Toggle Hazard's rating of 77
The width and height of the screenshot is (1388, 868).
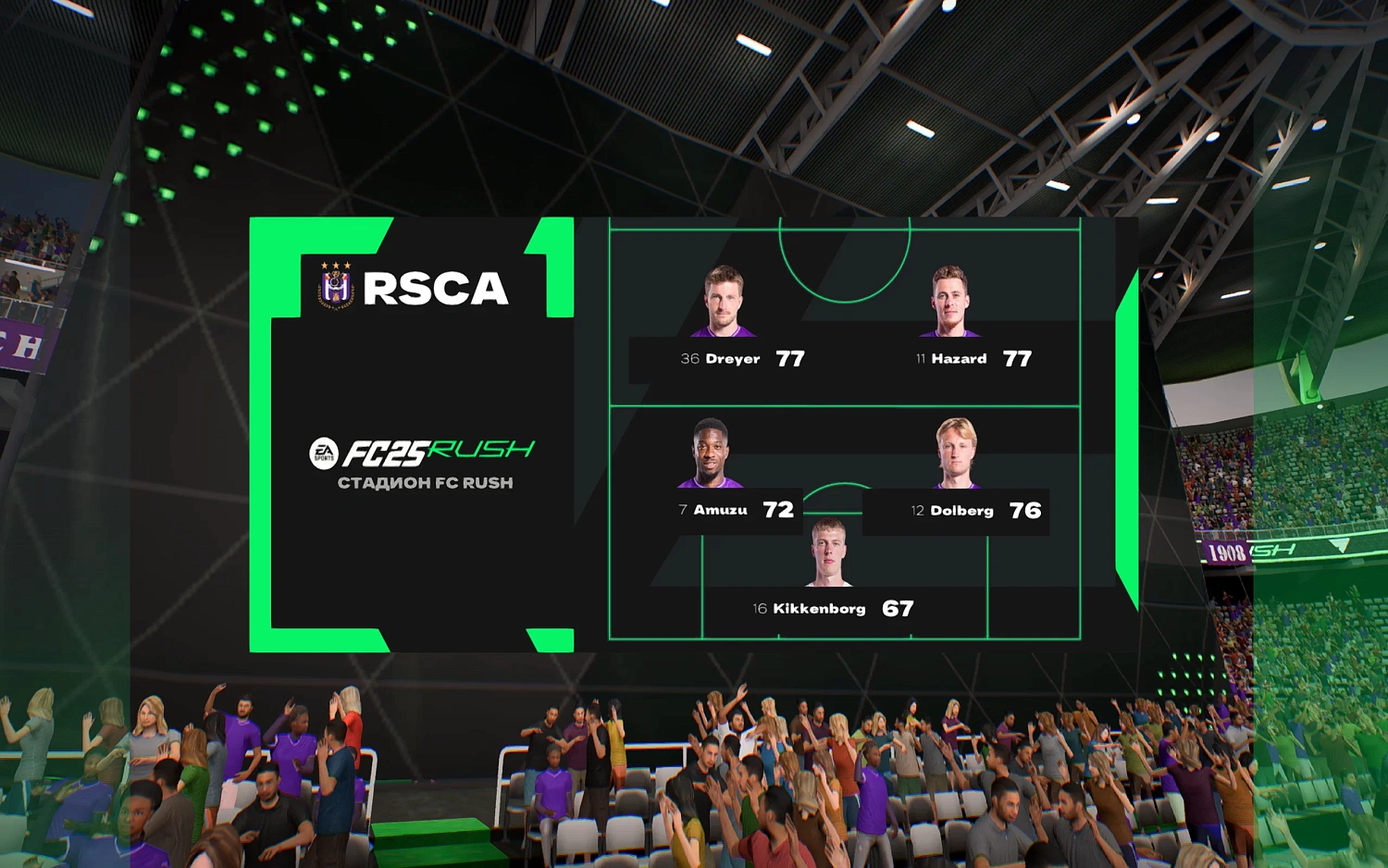click(x=1018, y=358)
